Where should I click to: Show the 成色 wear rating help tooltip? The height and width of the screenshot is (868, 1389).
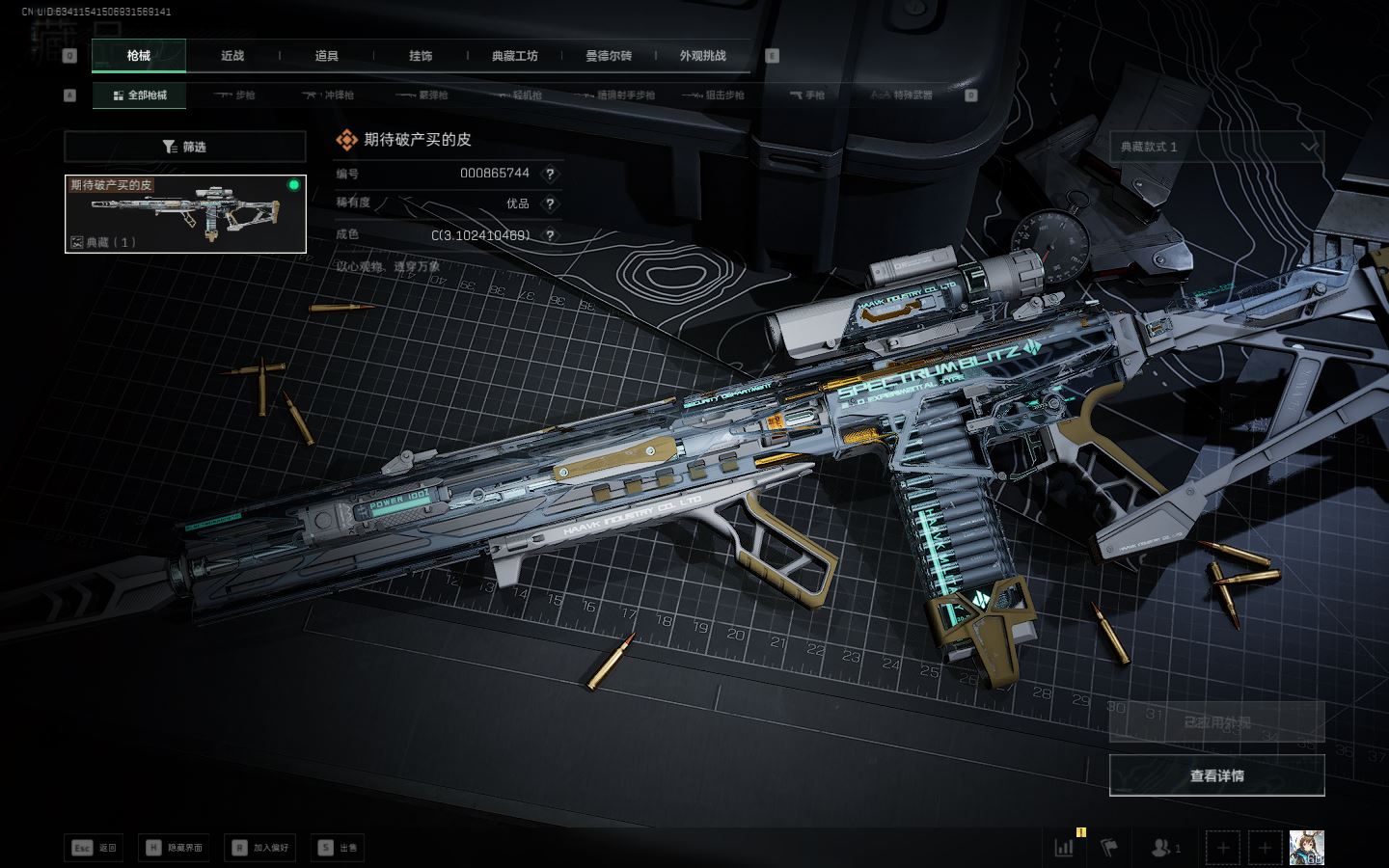point(550,234)
